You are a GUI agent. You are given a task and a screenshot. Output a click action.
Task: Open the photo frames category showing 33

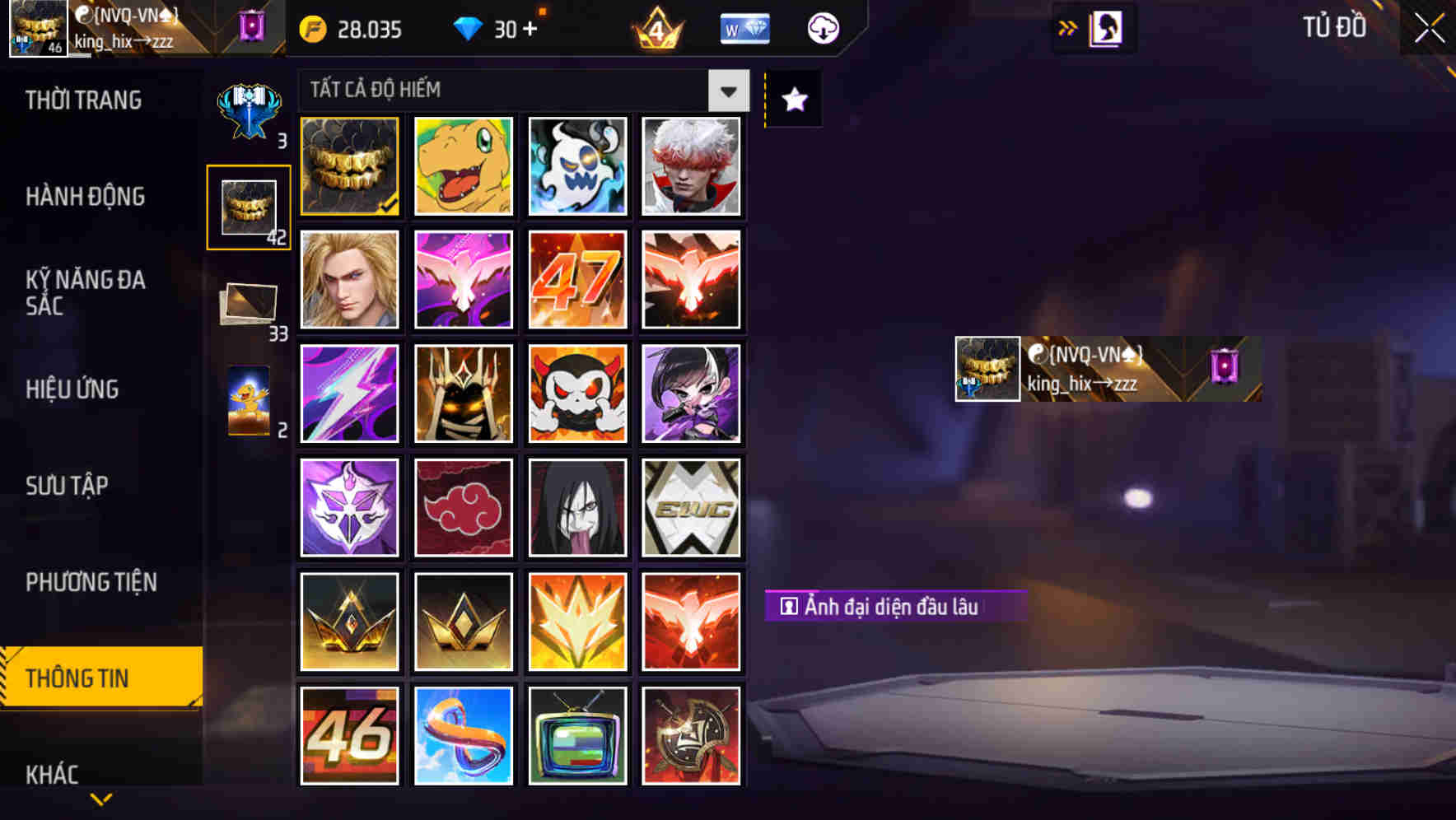click(248, 303)
